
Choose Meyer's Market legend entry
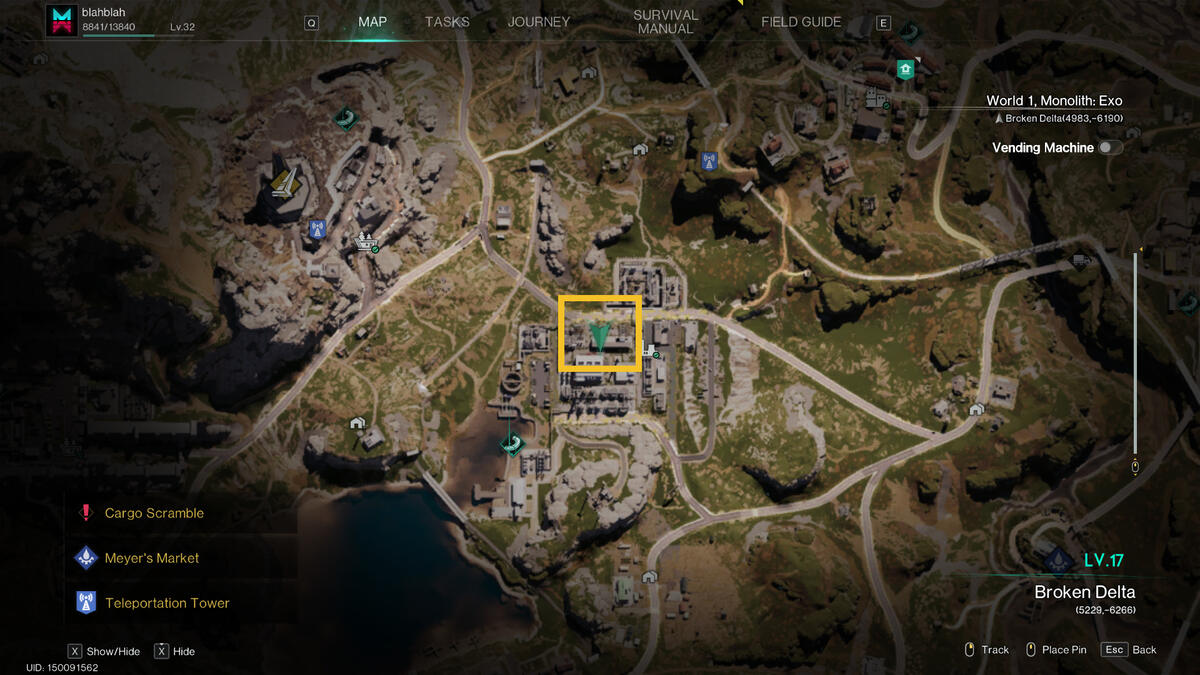click(152, 558)
